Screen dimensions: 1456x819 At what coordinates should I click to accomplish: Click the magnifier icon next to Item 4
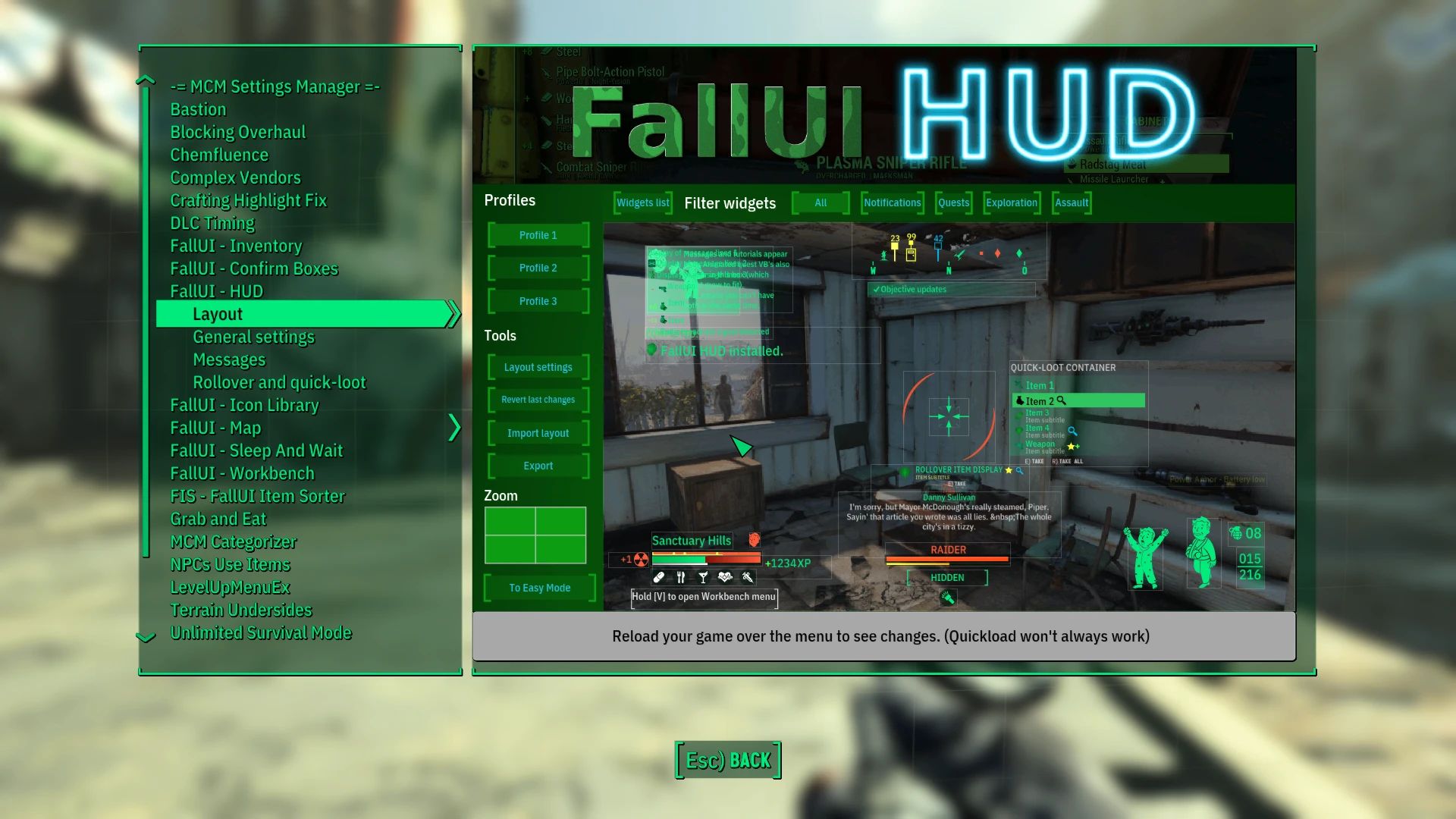[x=1073, y=431]
